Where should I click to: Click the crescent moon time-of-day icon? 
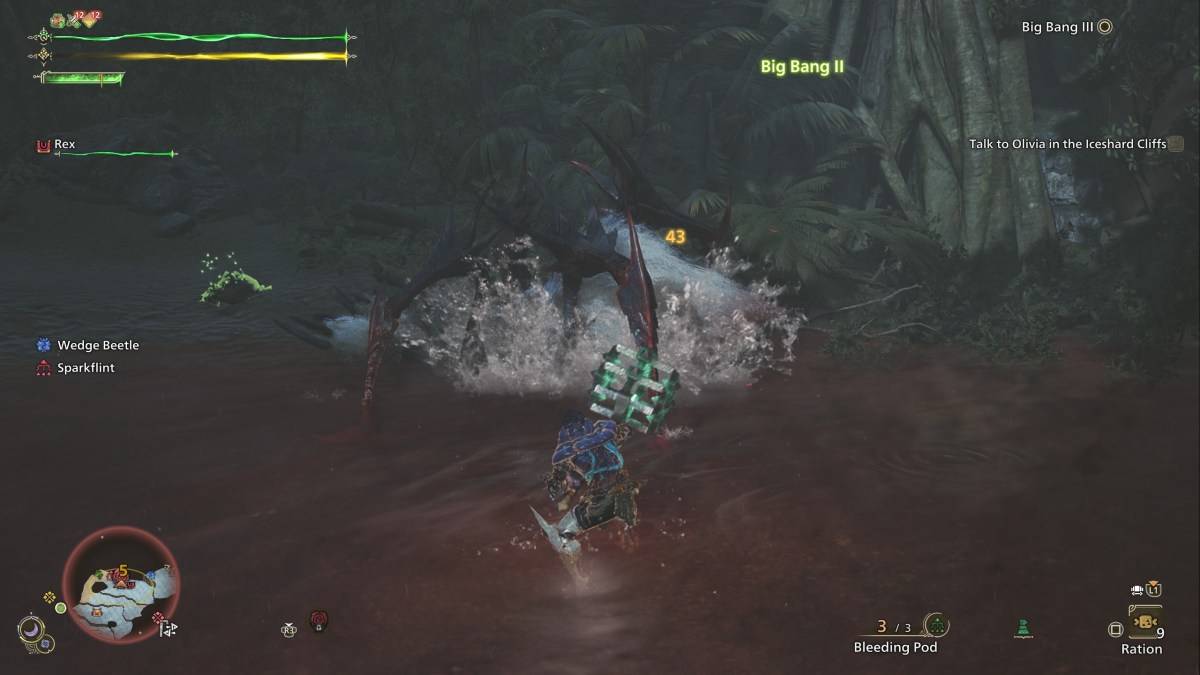pyautogui.click(x=31, y=629)
